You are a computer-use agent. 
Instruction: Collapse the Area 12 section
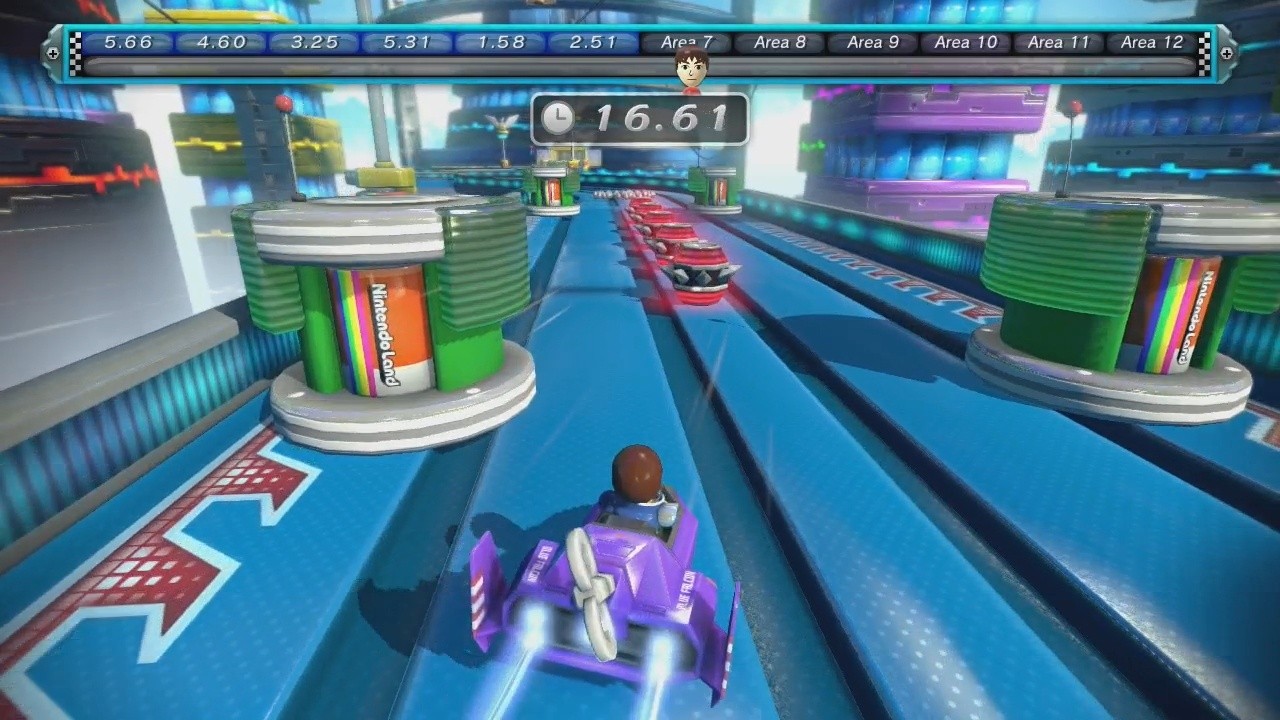[1150, 42]
